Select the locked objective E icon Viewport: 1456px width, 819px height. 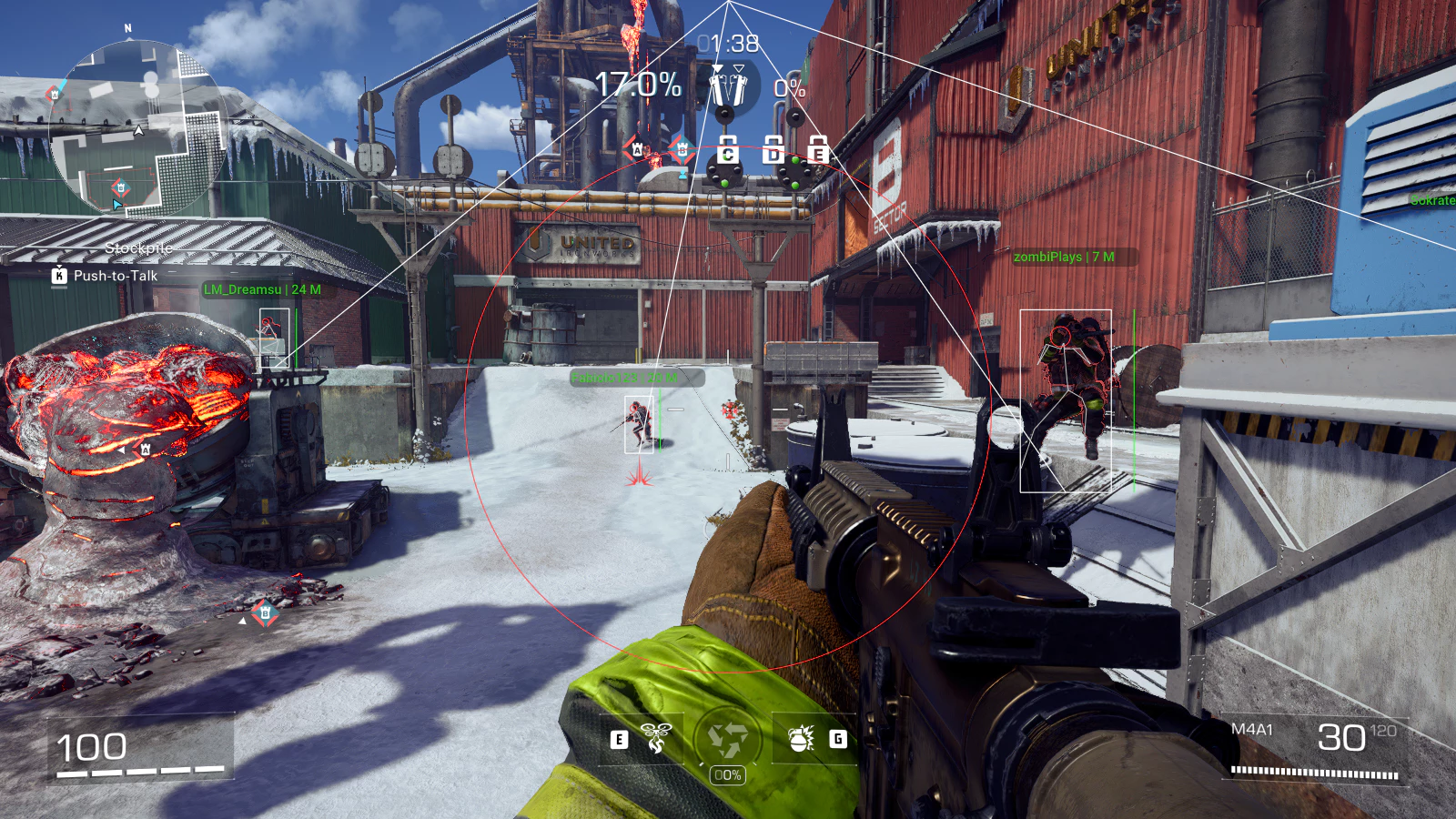pos(817,150)
